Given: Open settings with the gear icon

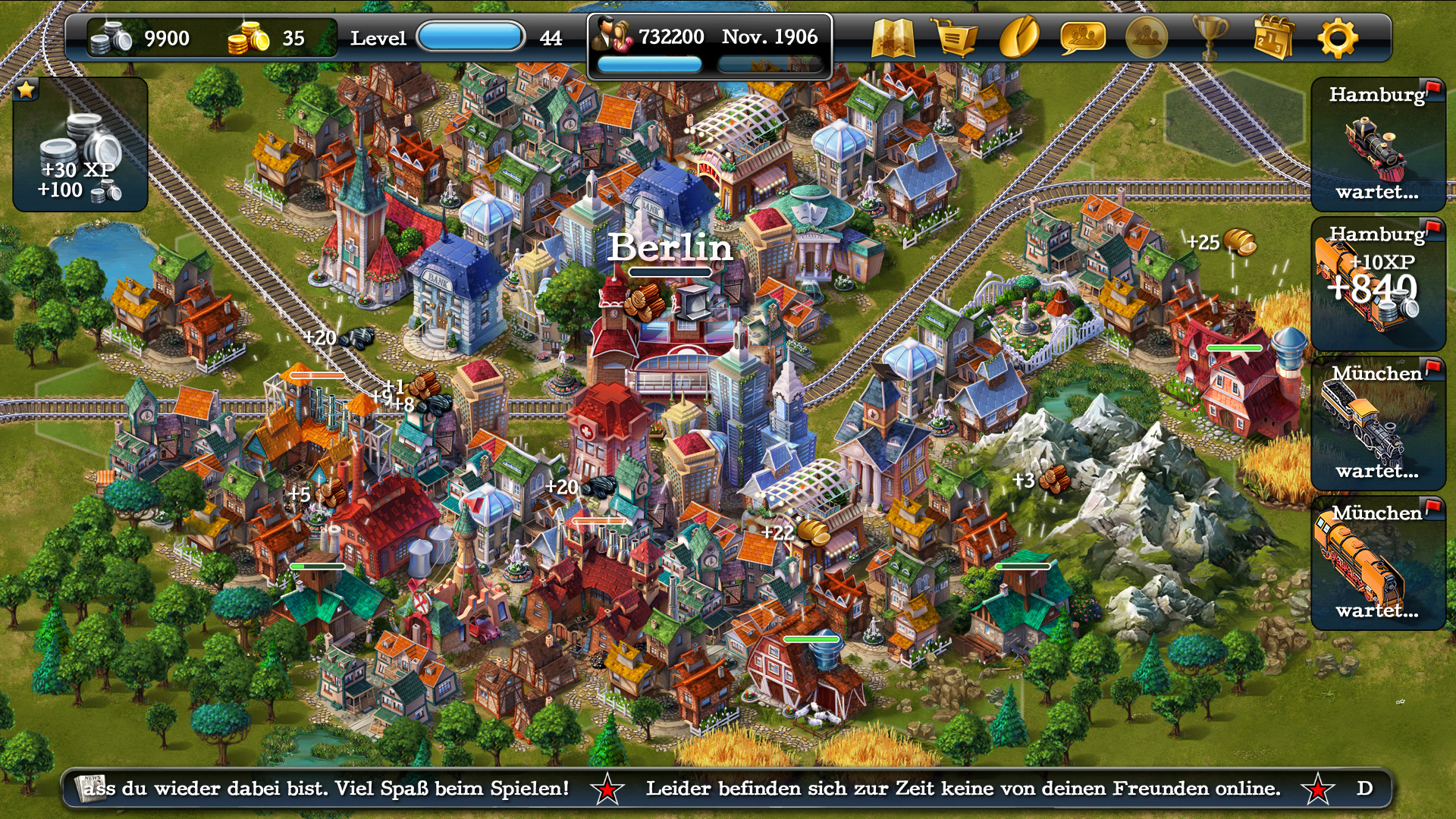Looking at the screenshot, I should [1337, 38].
